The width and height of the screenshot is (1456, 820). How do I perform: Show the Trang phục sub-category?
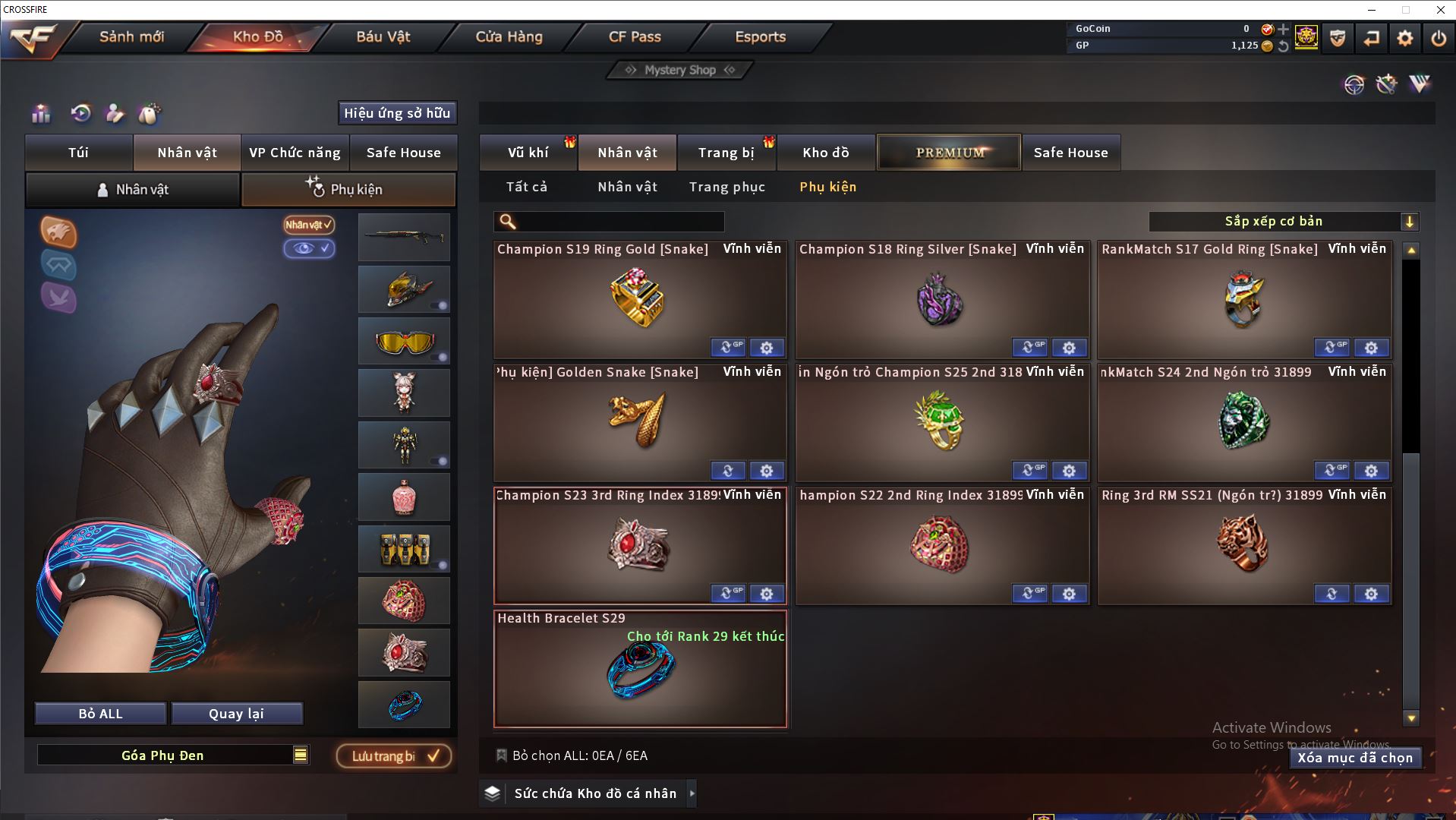click(726, 187)
